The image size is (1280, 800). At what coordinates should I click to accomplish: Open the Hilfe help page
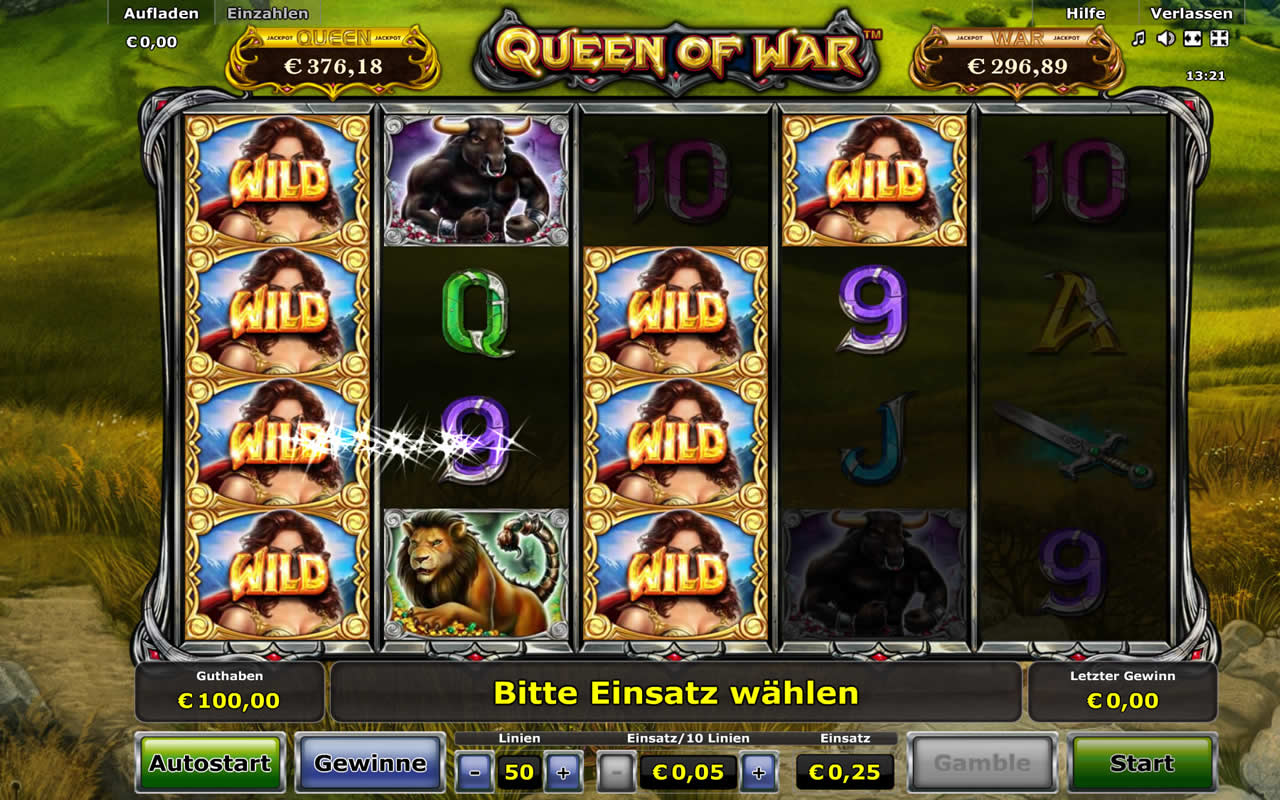tap(1085, 14)
